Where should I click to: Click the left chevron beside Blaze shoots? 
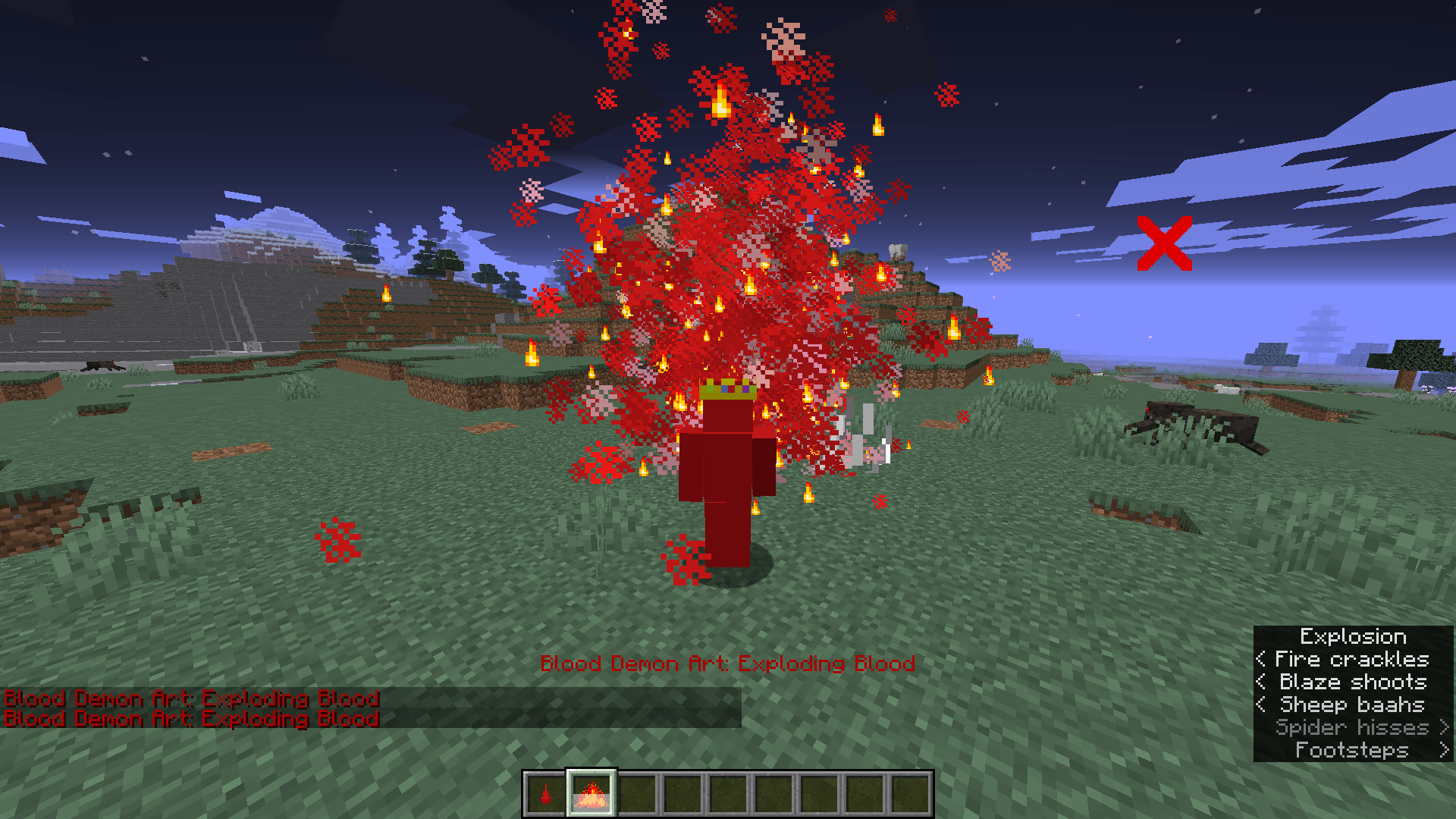tap(1261, 682)
